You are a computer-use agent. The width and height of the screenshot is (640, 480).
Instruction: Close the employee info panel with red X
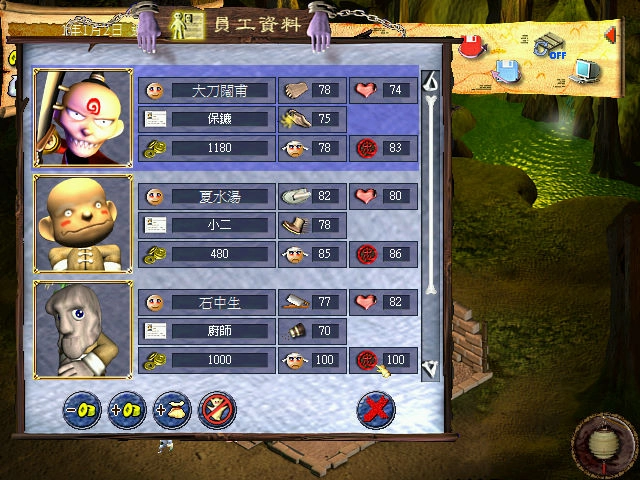[x=376, y=409]
